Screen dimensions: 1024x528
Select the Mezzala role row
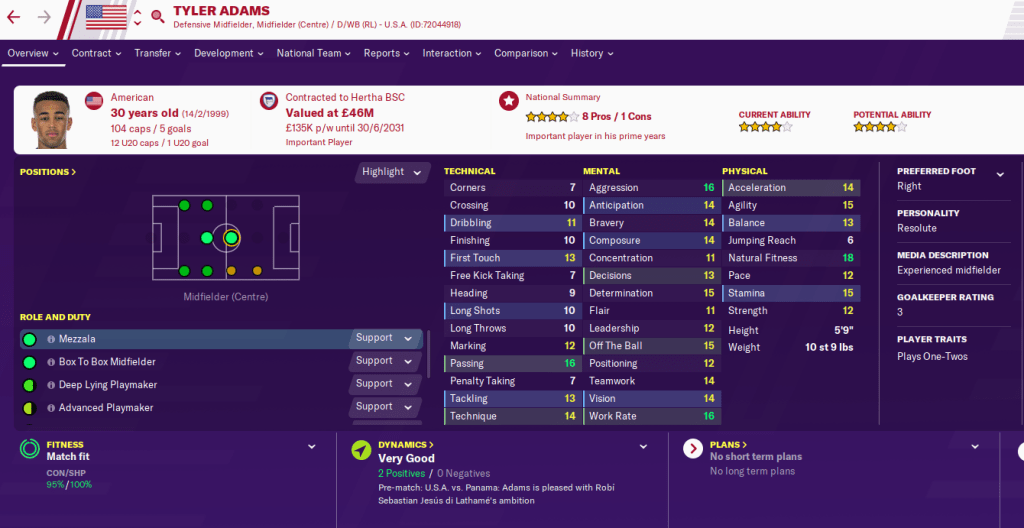pos(180,339)
